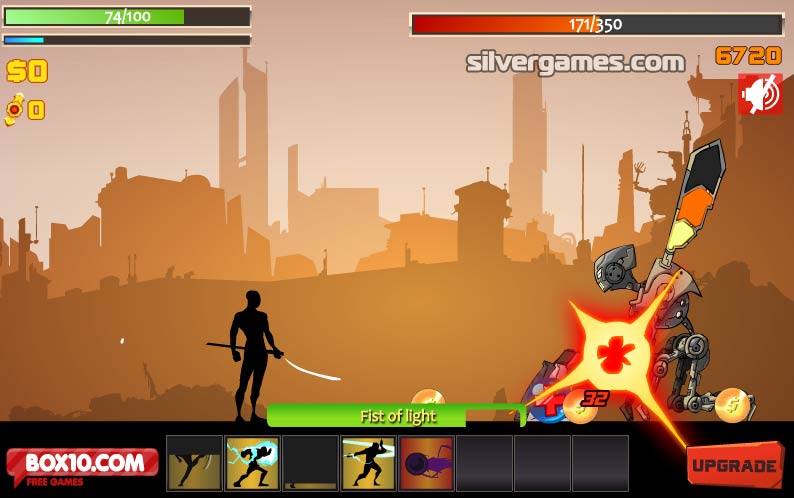Activate the purple orb skill
The height and width of the screenshot is (498, 794).
(x=426, y=463)
